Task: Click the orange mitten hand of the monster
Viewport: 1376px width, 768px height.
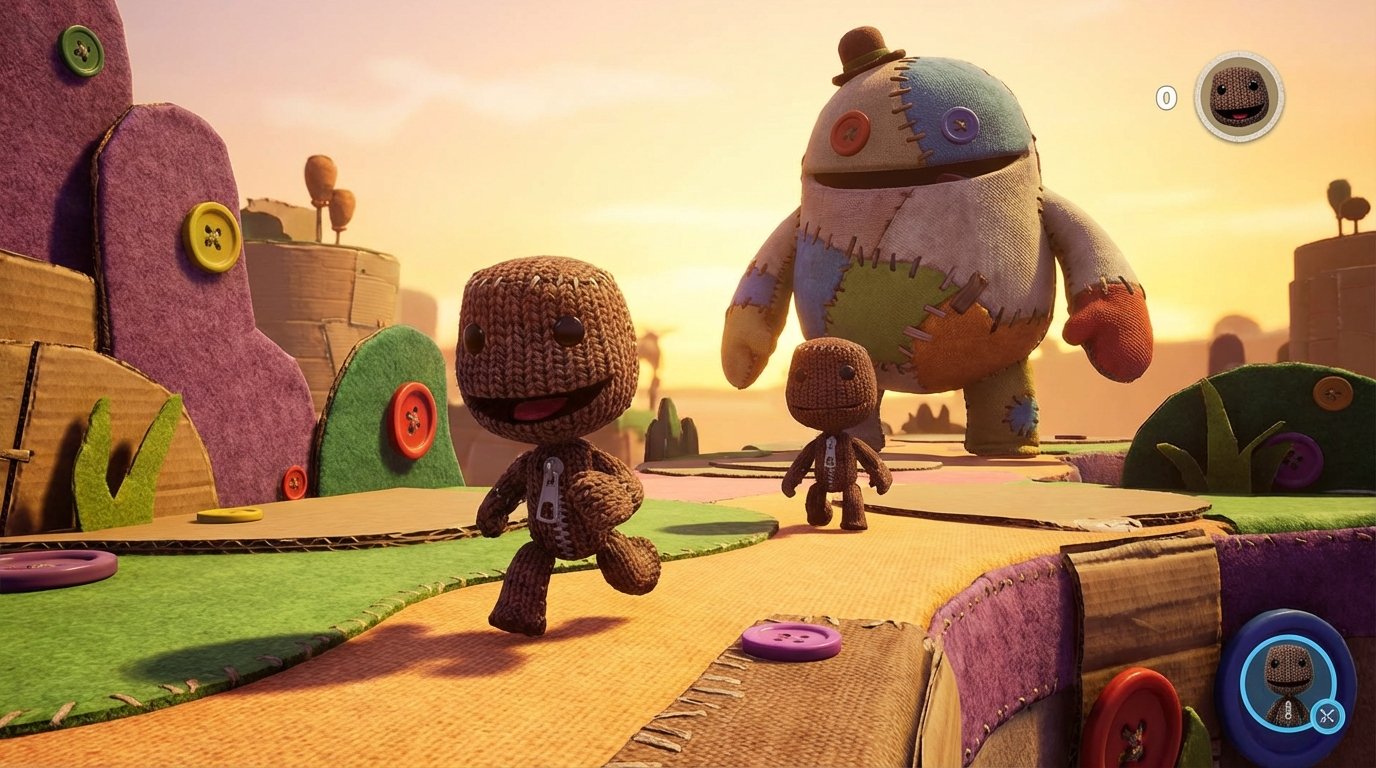Action: pos(1113,330)
